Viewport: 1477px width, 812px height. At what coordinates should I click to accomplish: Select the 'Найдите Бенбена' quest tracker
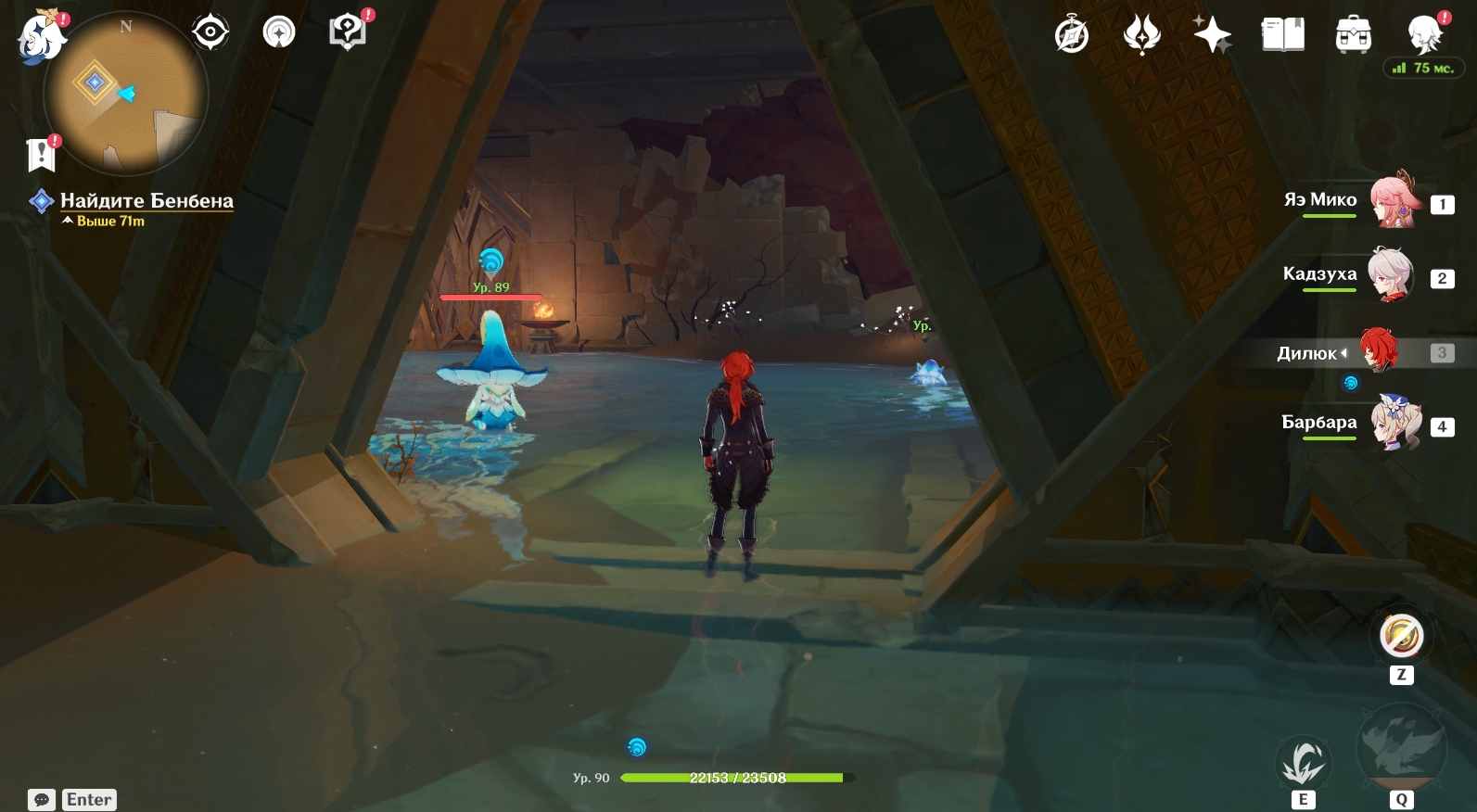(x=146, y=201)
